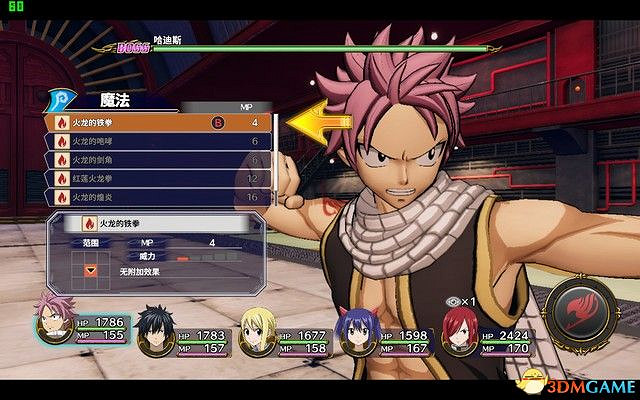Select Gray's black-haired party portrait
Screen dimensions: 640x400
(155, 330)
